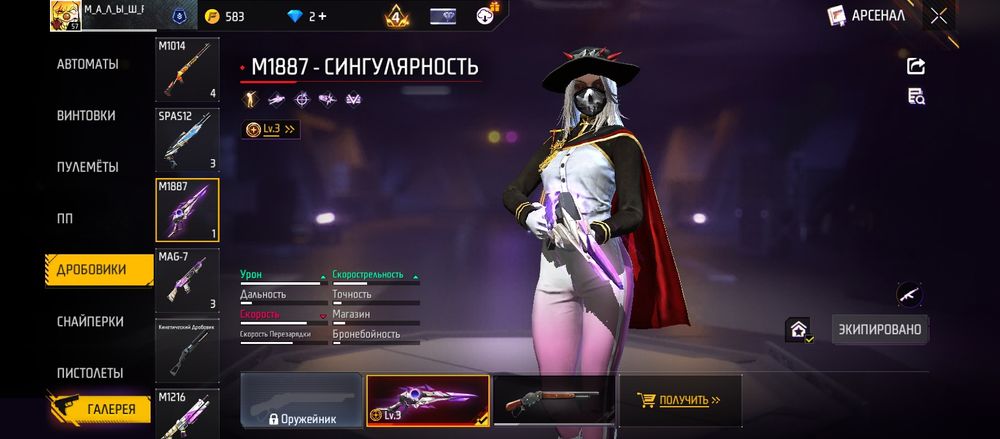Open the locked Оружейник slot

[301, 400]
